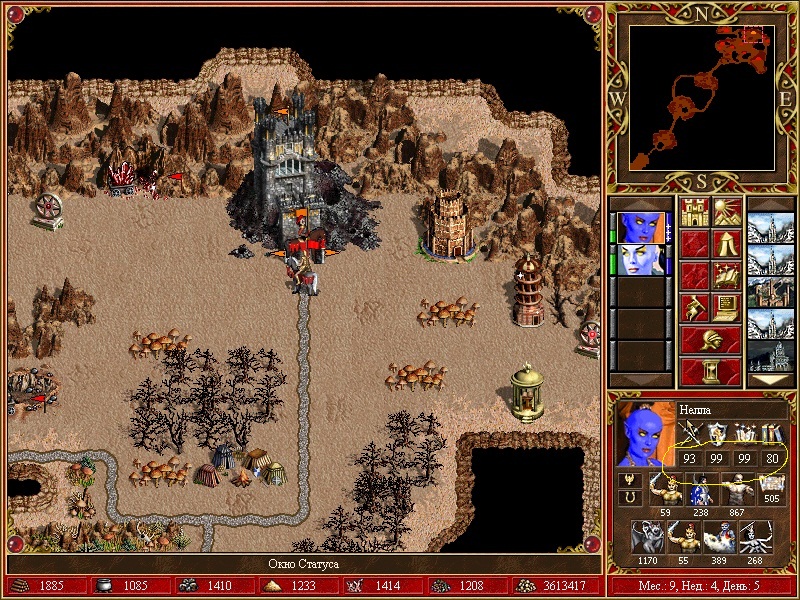Viewport: 800px width, 600px height.
Task: Click the tent sleep/wake hero button
Action: tap(726, 244)
